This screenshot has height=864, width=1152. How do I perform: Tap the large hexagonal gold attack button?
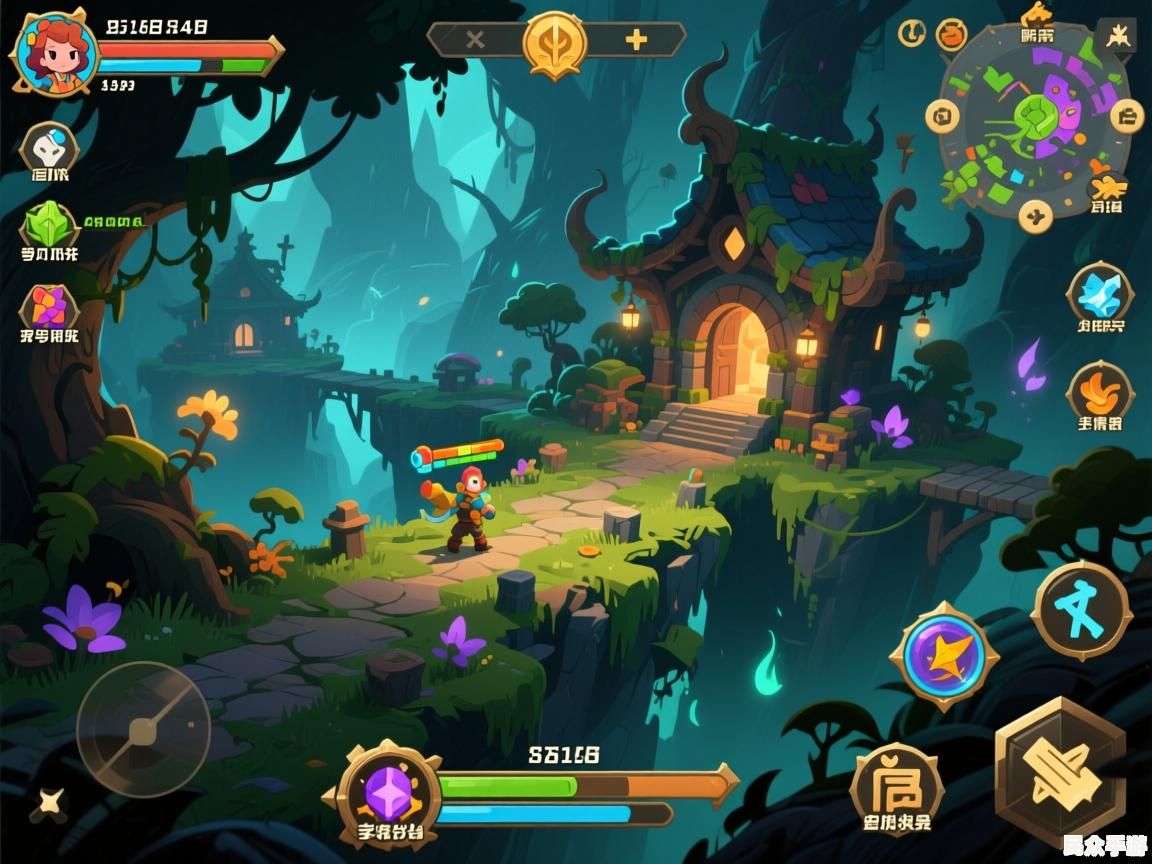pos(1060,772)
